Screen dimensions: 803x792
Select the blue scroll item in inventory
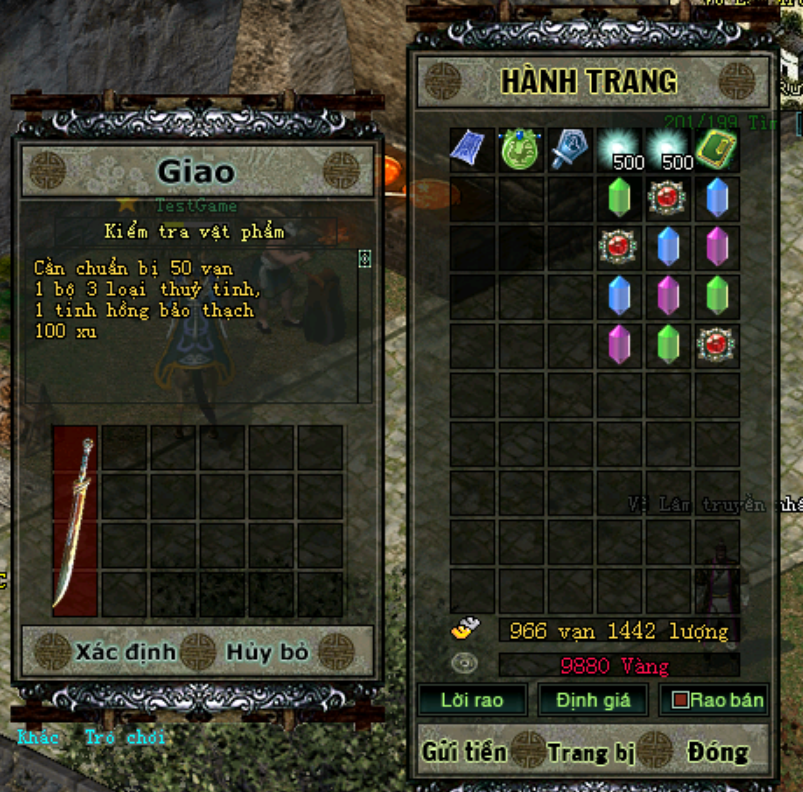[471, 150]
